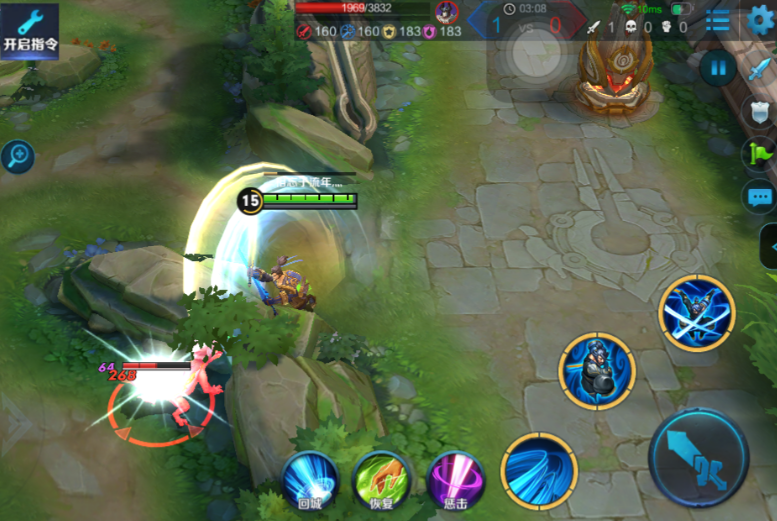This screenshot has height=521, width=777.
Task: Pause the match with the pause button
Action: (717, 68)
